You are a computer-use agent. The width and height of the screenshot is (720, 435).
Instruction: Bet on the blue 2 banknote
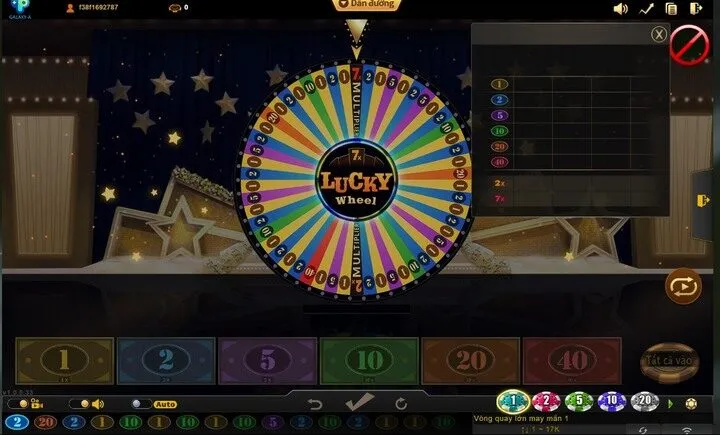click(166, 361)
